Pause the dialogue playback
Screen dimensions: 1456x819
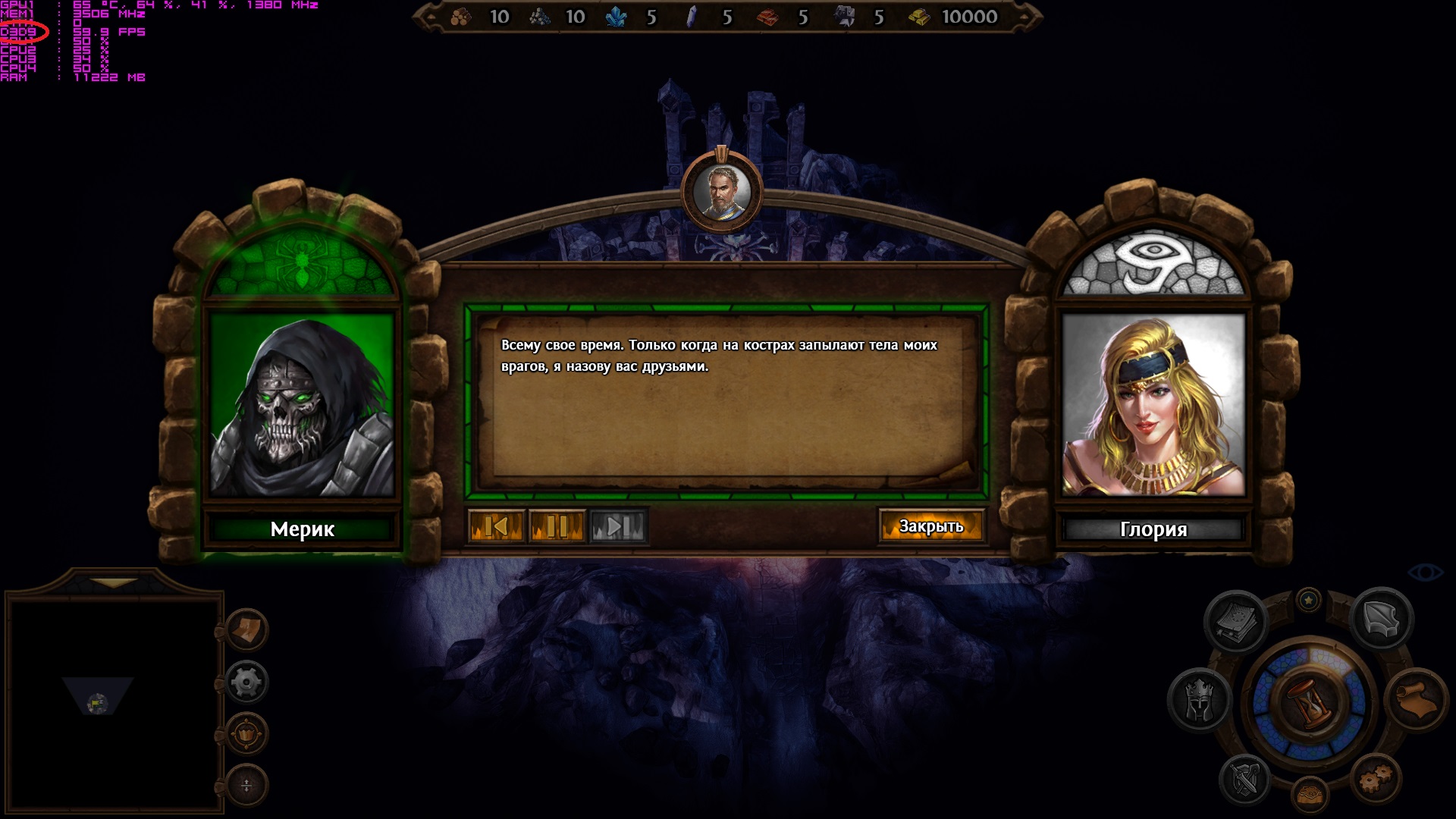557,526
